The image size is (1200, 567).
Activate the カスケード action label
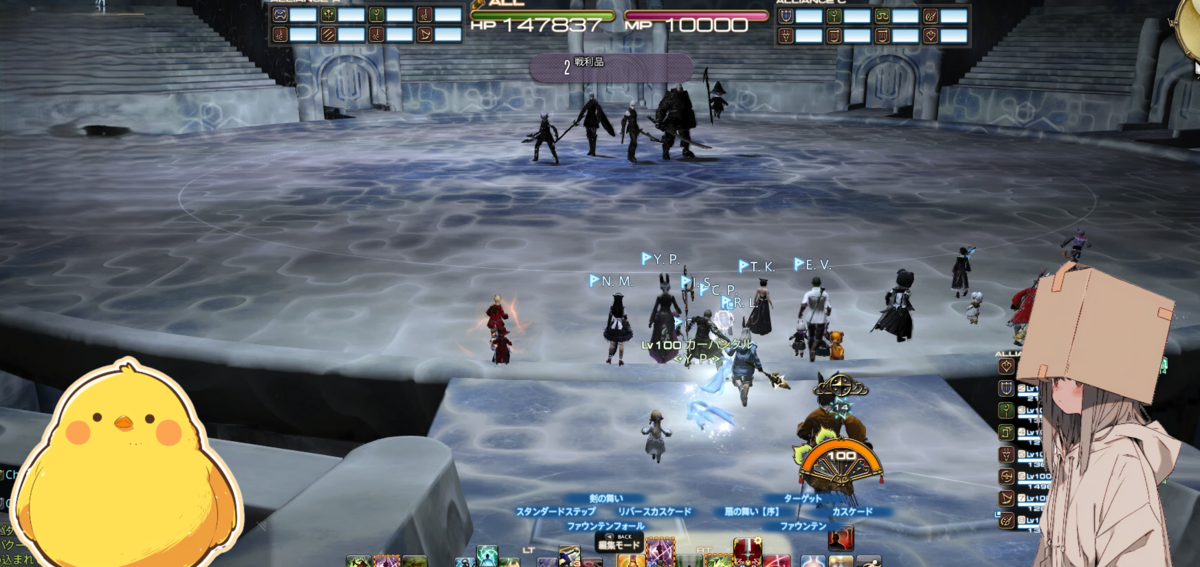tap(852, 511)
